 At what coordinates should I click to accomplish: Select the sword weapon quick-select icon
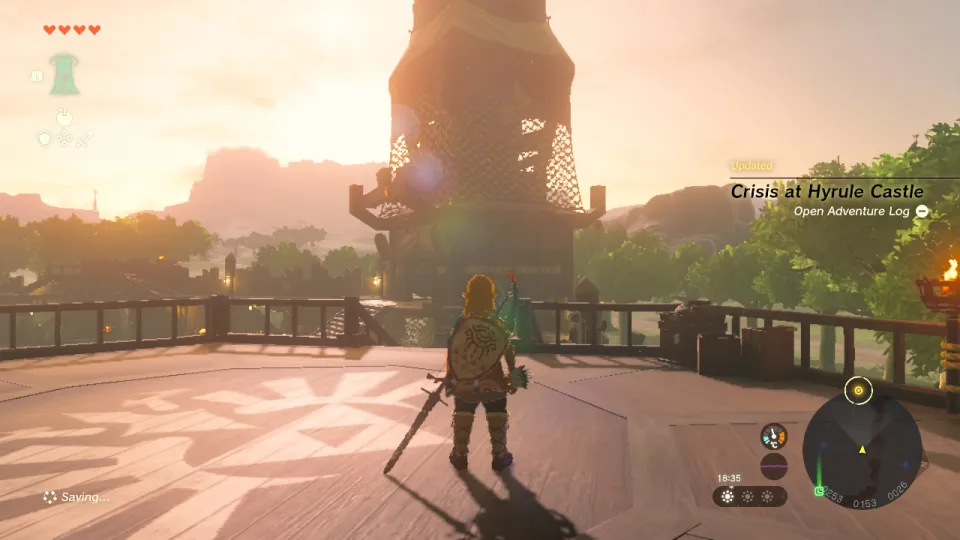[x=84, y=139]
